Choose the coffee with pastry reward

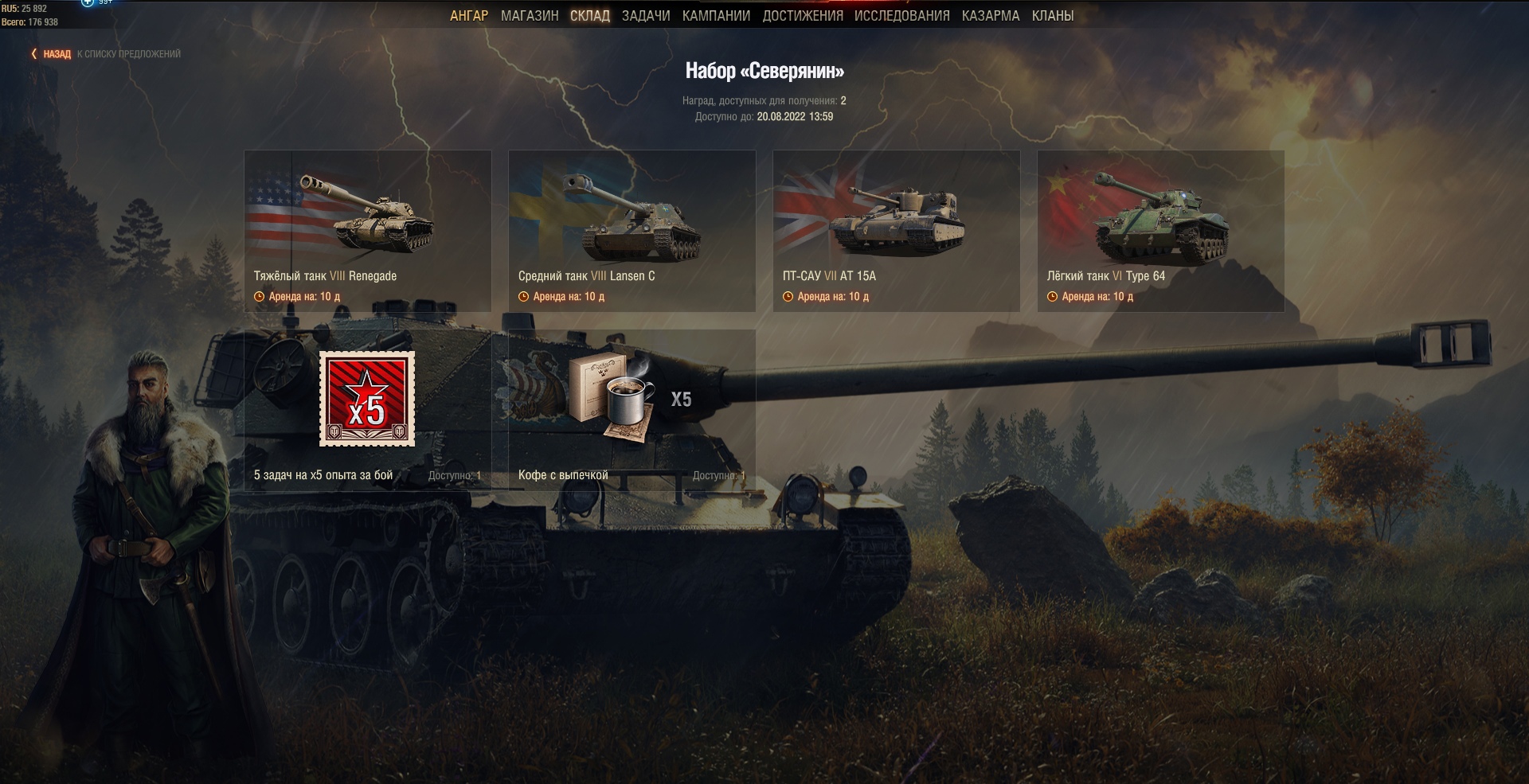click(x=632, y=409)
